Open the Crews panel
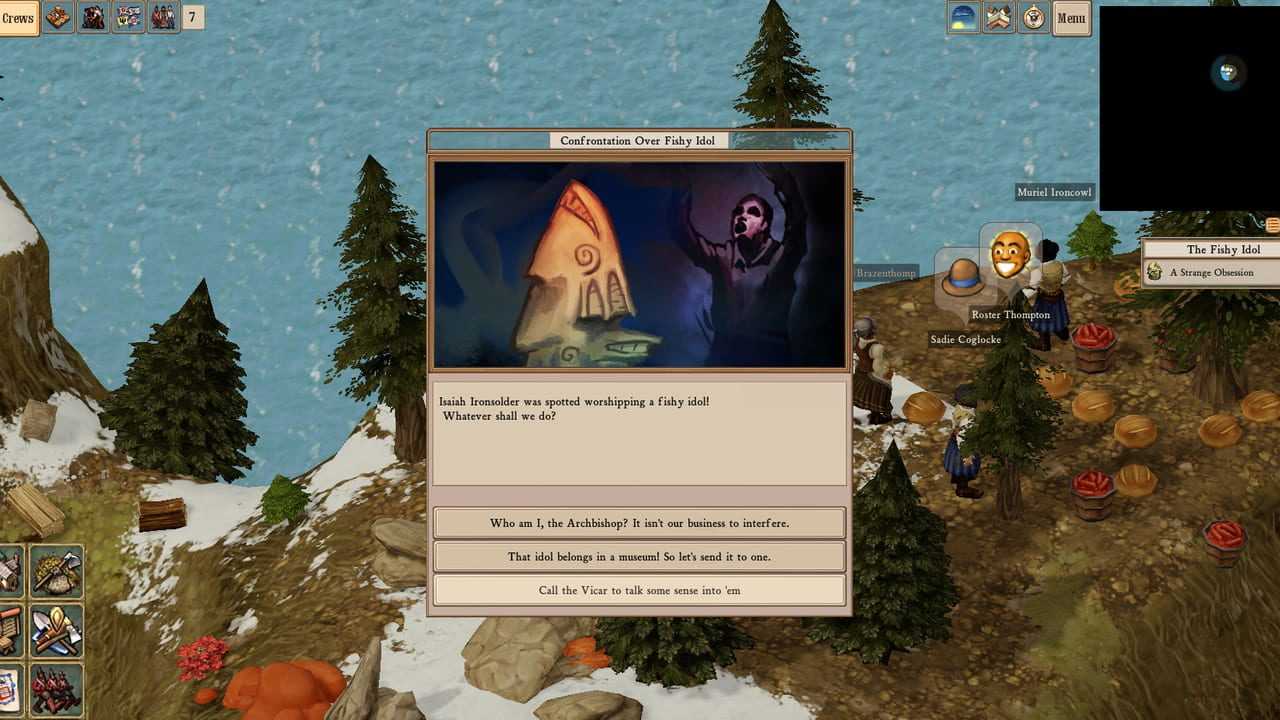This screenshot has width=1280, height=720. point(18,18)
